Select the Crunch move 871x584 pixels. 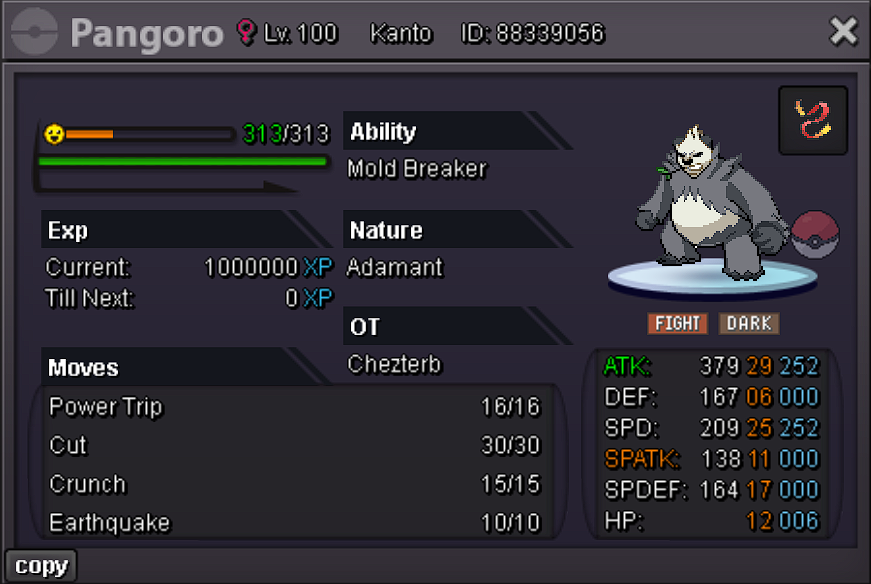(294, 484)
